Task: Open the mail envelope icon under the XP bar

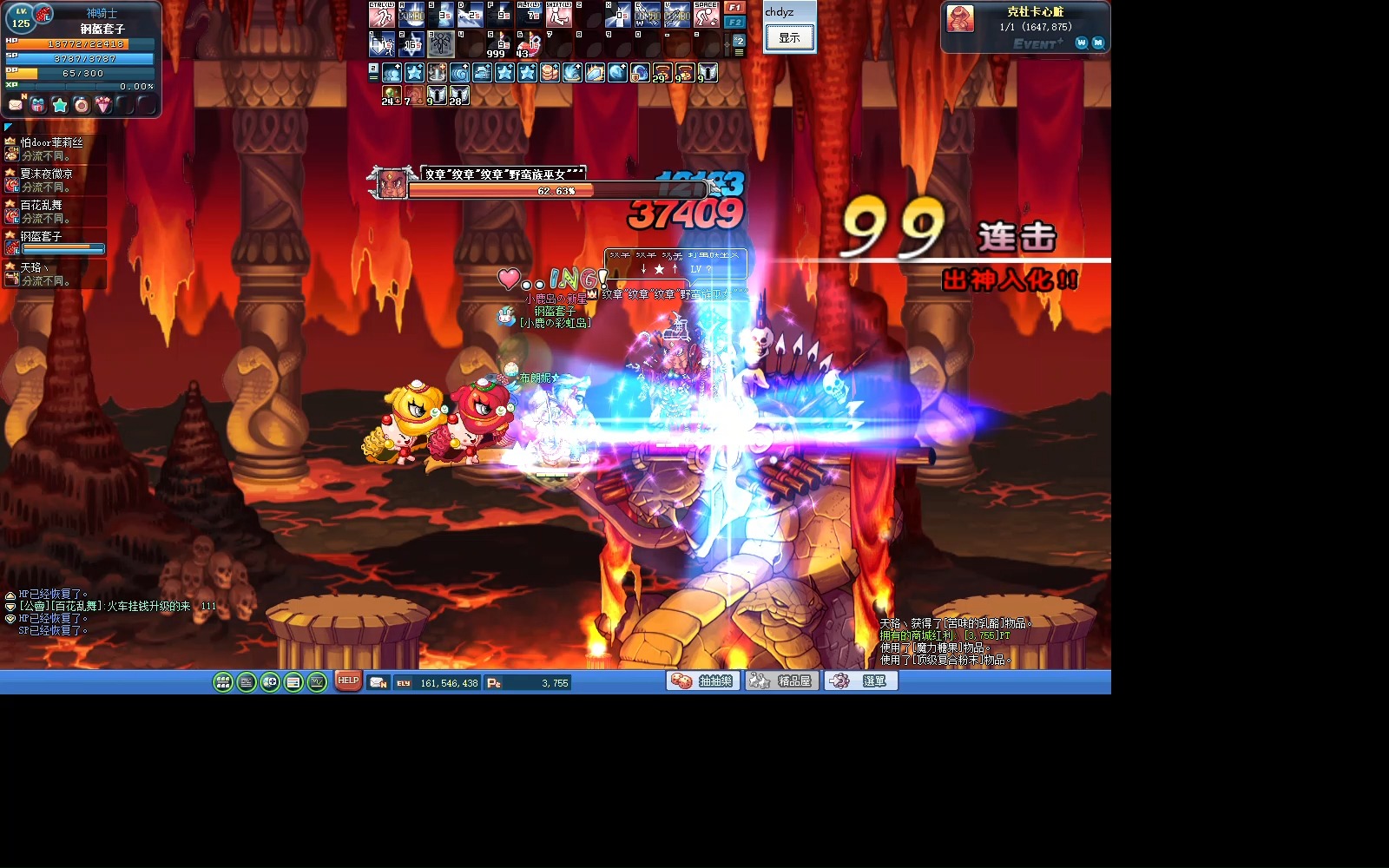Action: click(x=16, y=105)
